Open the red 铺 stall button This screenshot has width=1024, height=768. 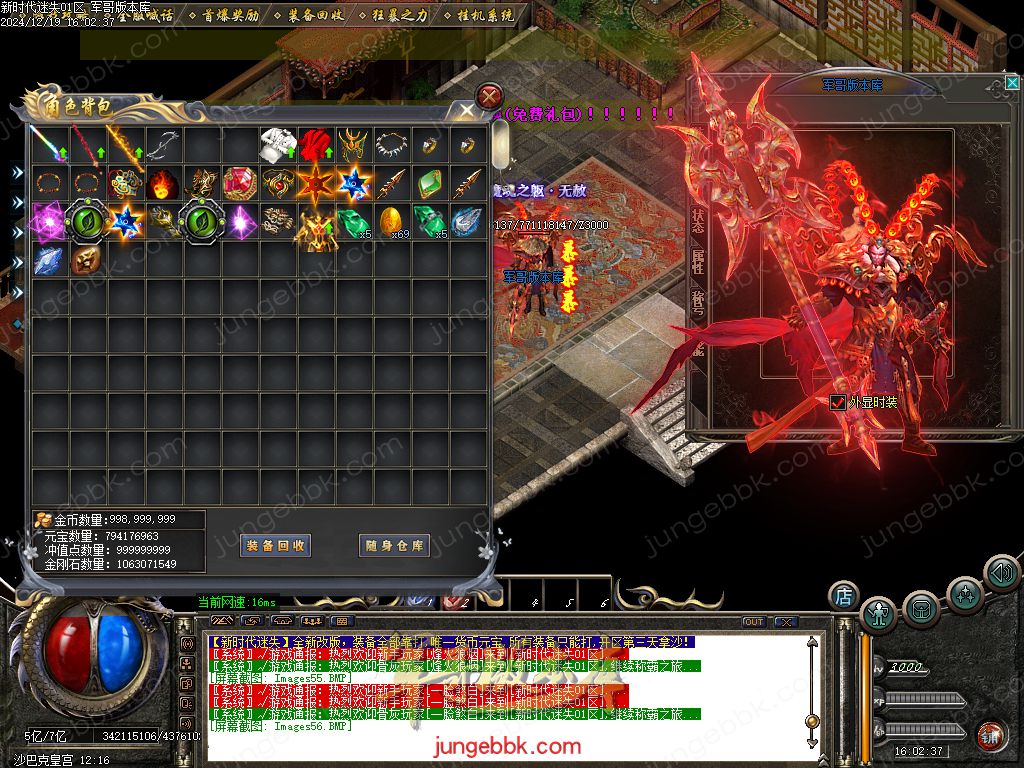991,735
